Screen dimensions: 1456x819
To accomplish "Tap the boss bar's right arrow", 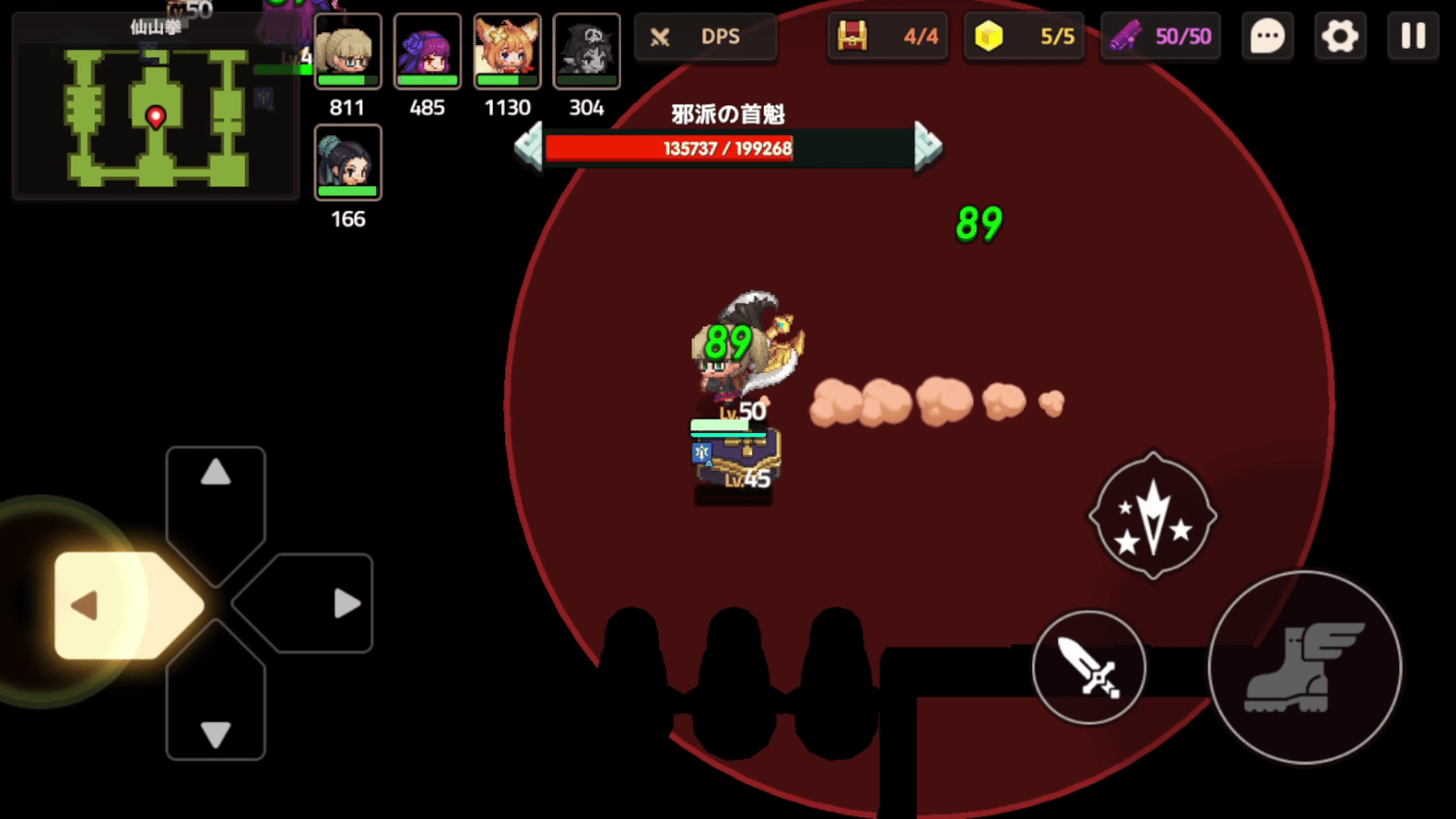I will coord(927,146).
